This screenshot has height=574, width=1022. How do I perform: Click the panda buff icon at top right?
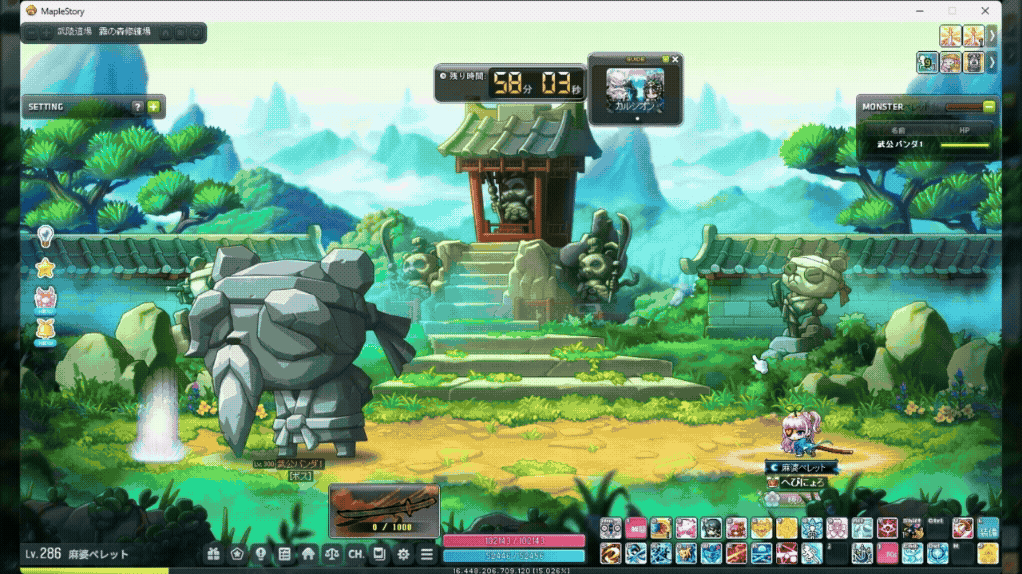click(x=973, y=62)
